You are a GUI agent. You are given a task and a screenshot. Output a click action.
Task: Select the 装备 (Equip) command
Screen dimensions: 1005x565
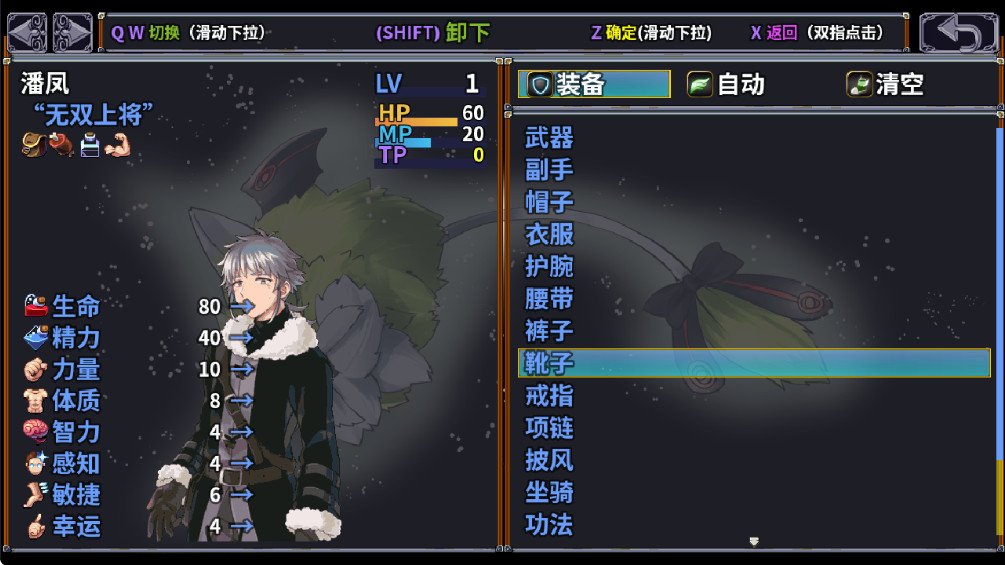(x=594, y=85)
